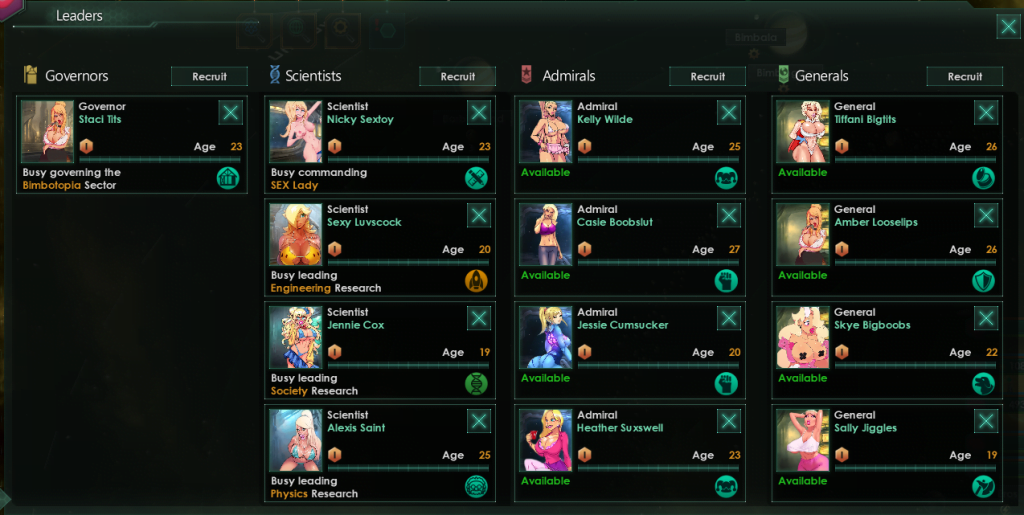Open Admiral Jessie Cumsucker's portrait
1024x515 pixels.
coord(546,337)
